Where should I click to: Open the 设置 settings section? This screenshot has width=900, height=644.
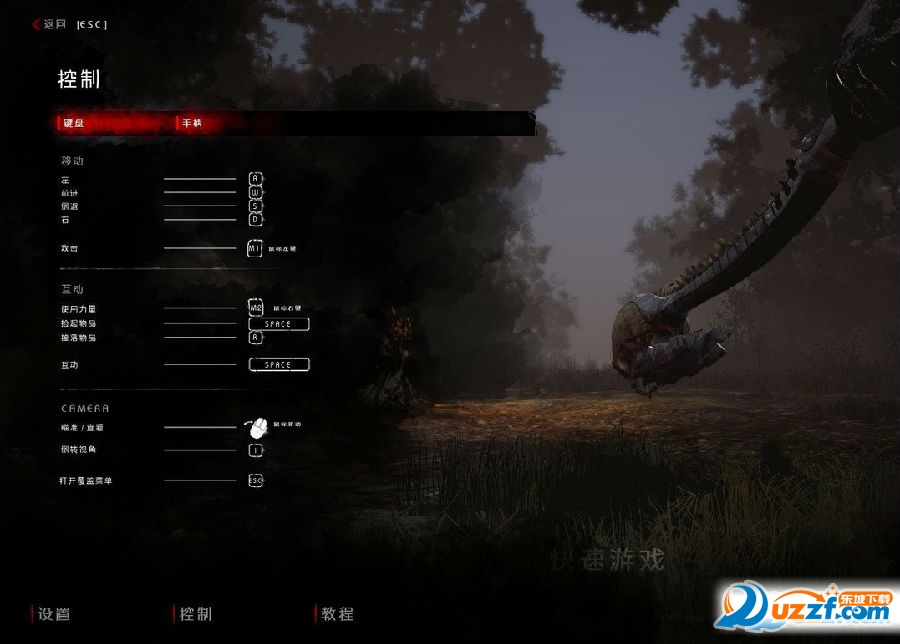[x=54, y=613]
